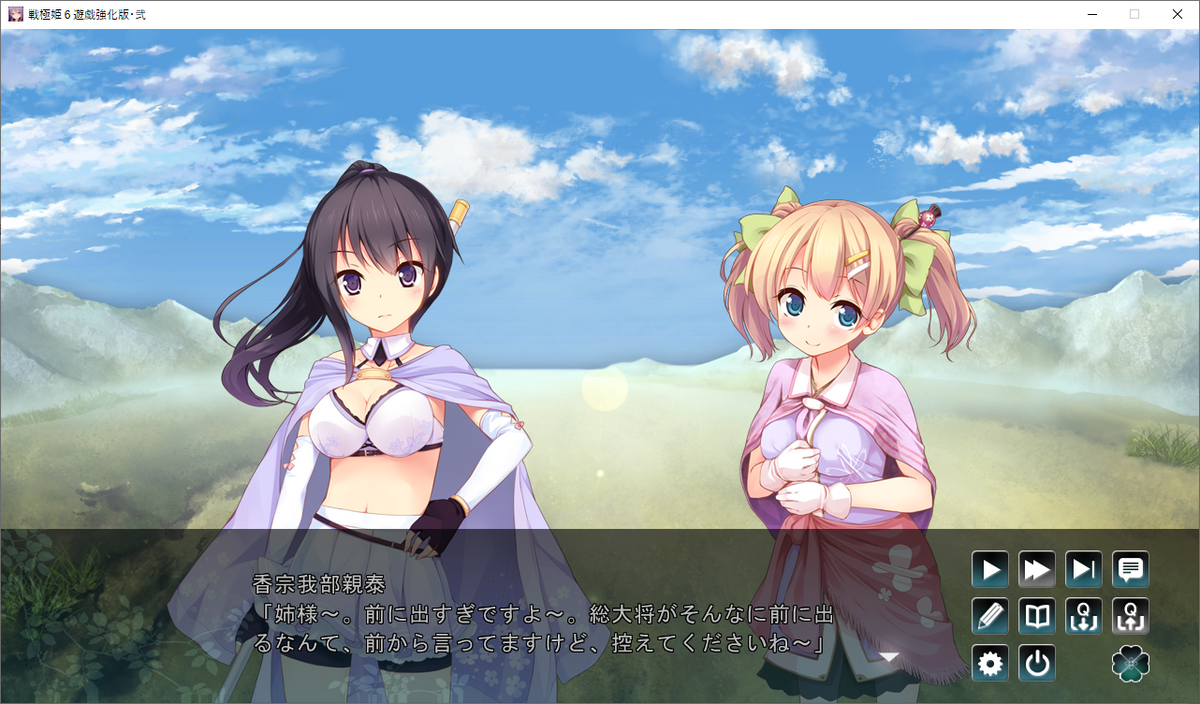Click the pencil save icon
Screen dimensions: 1200x704
(x=990, y=616)
